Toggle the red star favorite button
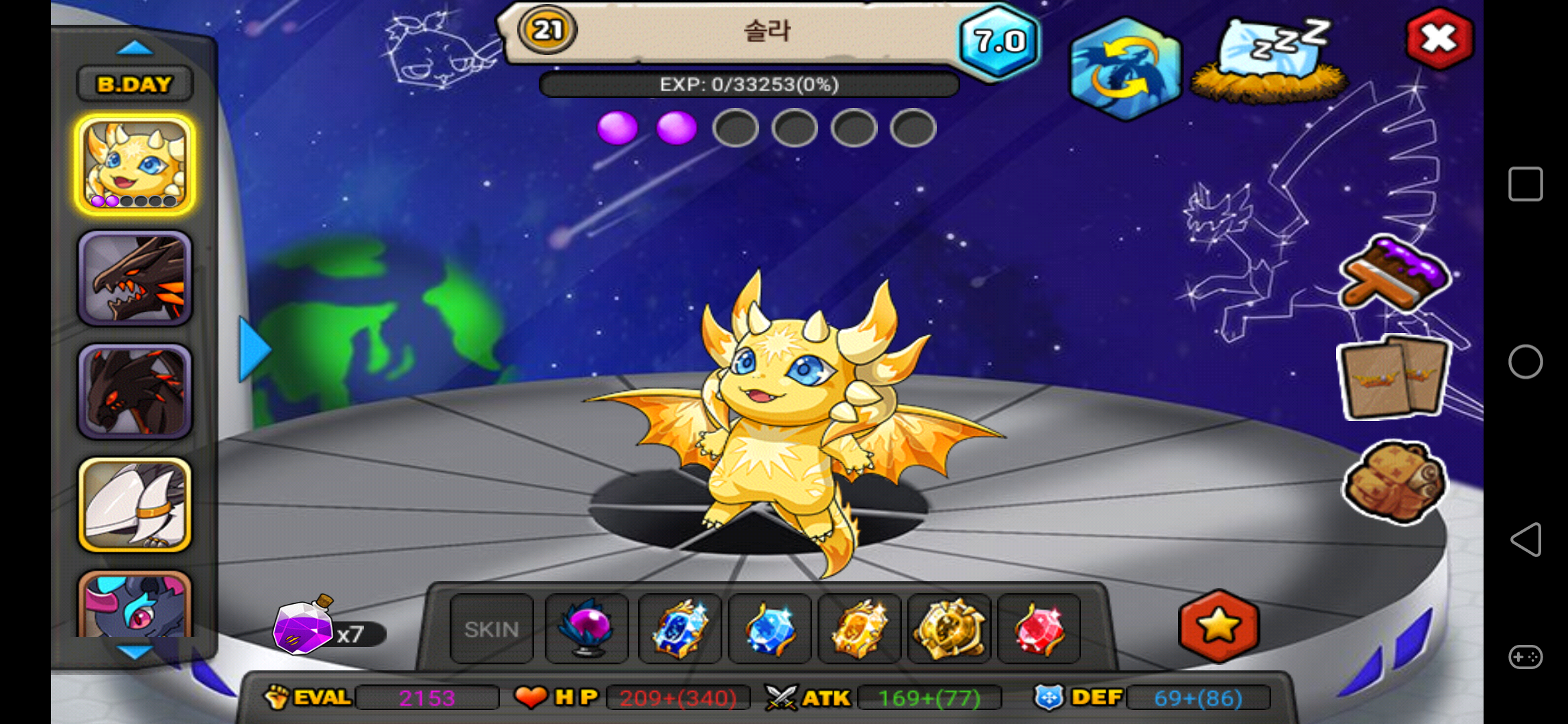 (x=1218, y=626)
